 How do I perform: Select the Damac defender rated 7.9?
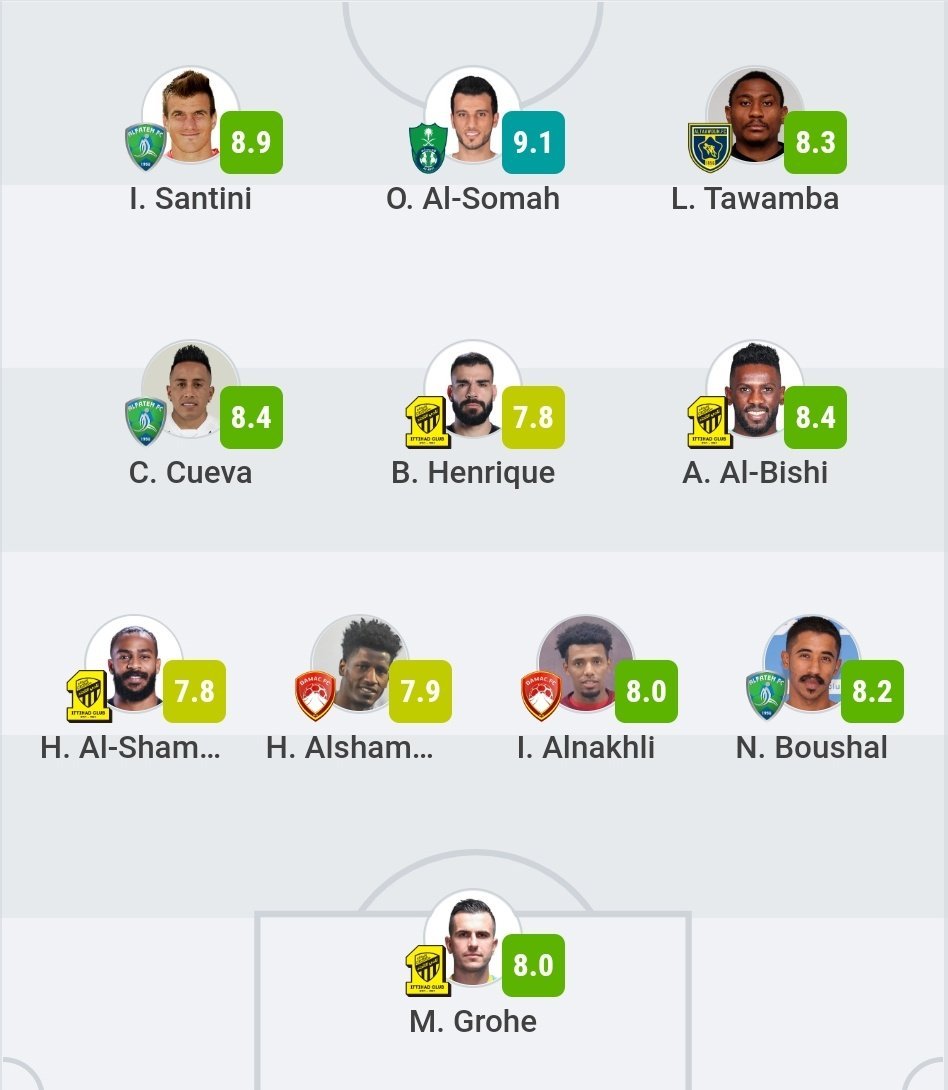[360, 664]
